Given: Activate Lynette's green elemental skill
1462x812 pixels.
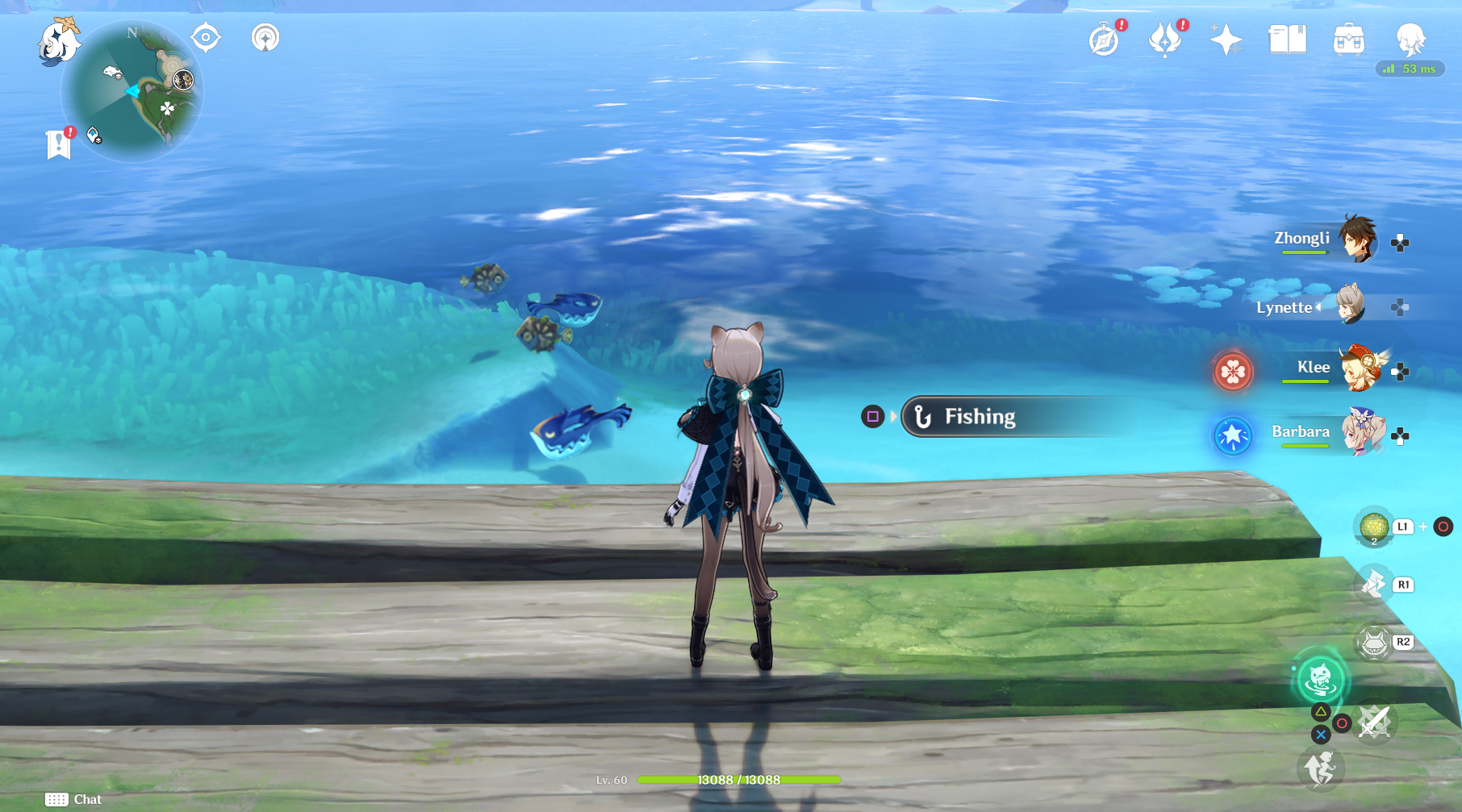Looking at the screenshot, I should tap(1321, 679).
